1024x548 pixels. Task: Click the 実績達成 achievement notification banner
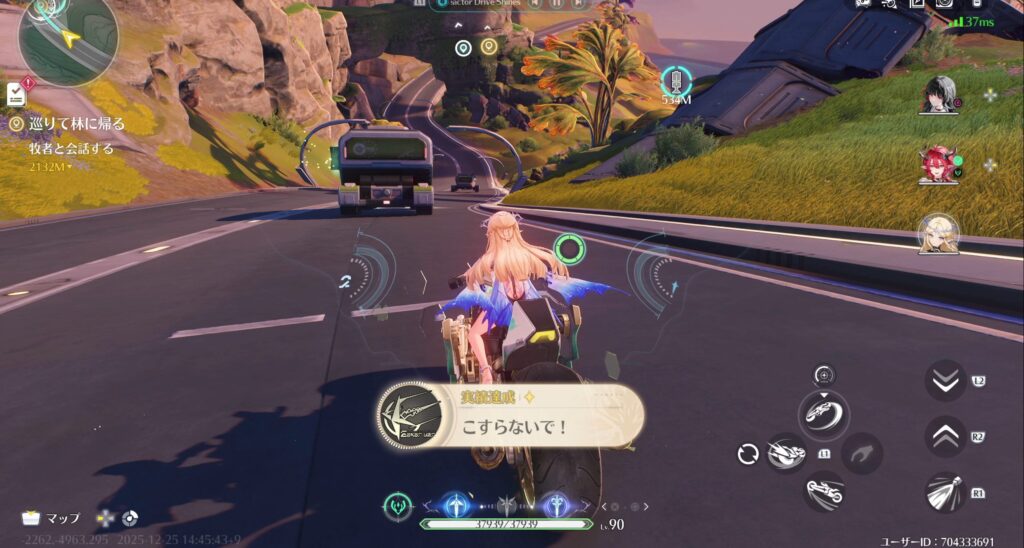coord(510,415)
